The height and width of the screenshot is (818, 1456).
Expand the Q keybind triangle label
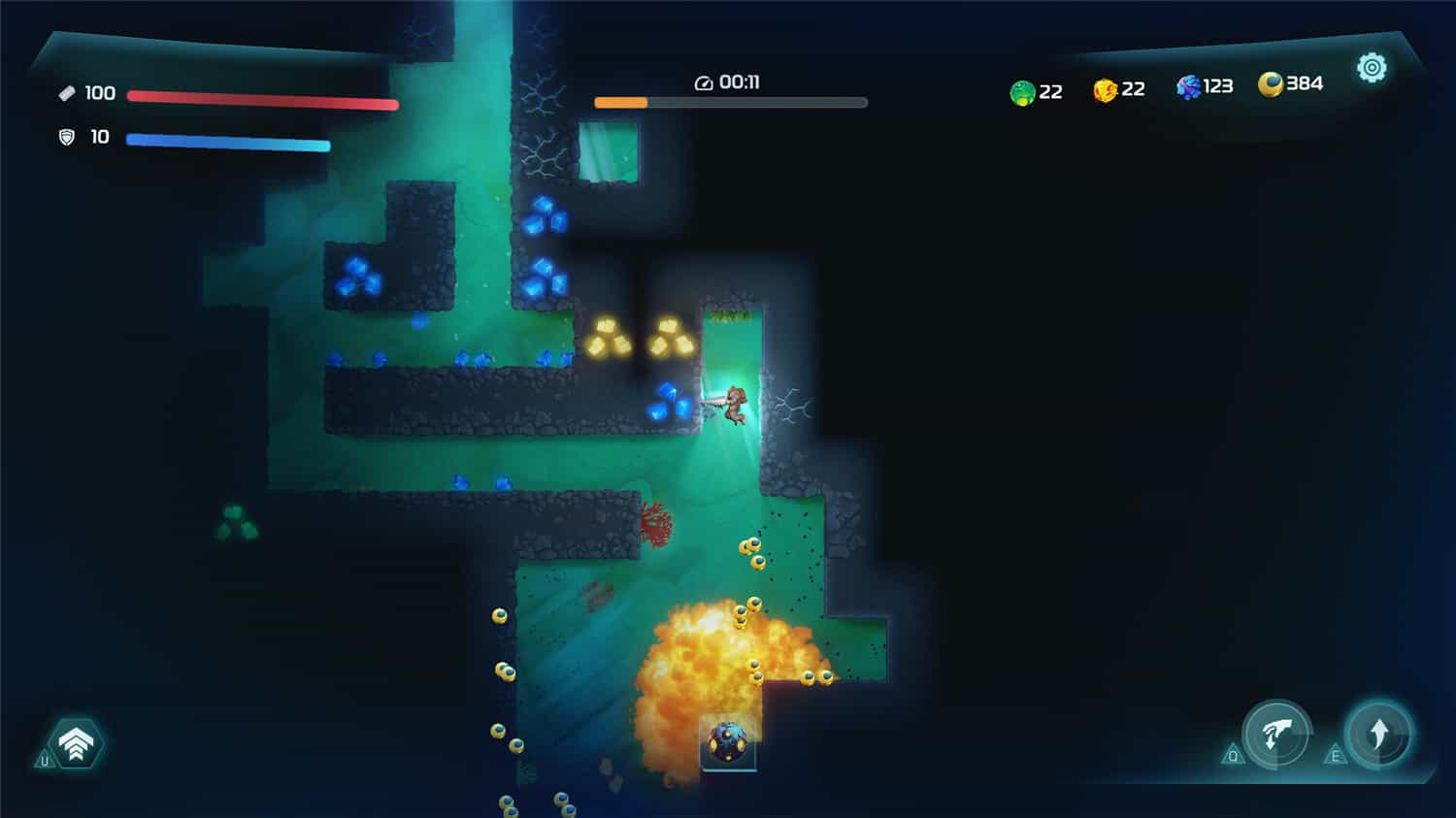[1232, 755]
